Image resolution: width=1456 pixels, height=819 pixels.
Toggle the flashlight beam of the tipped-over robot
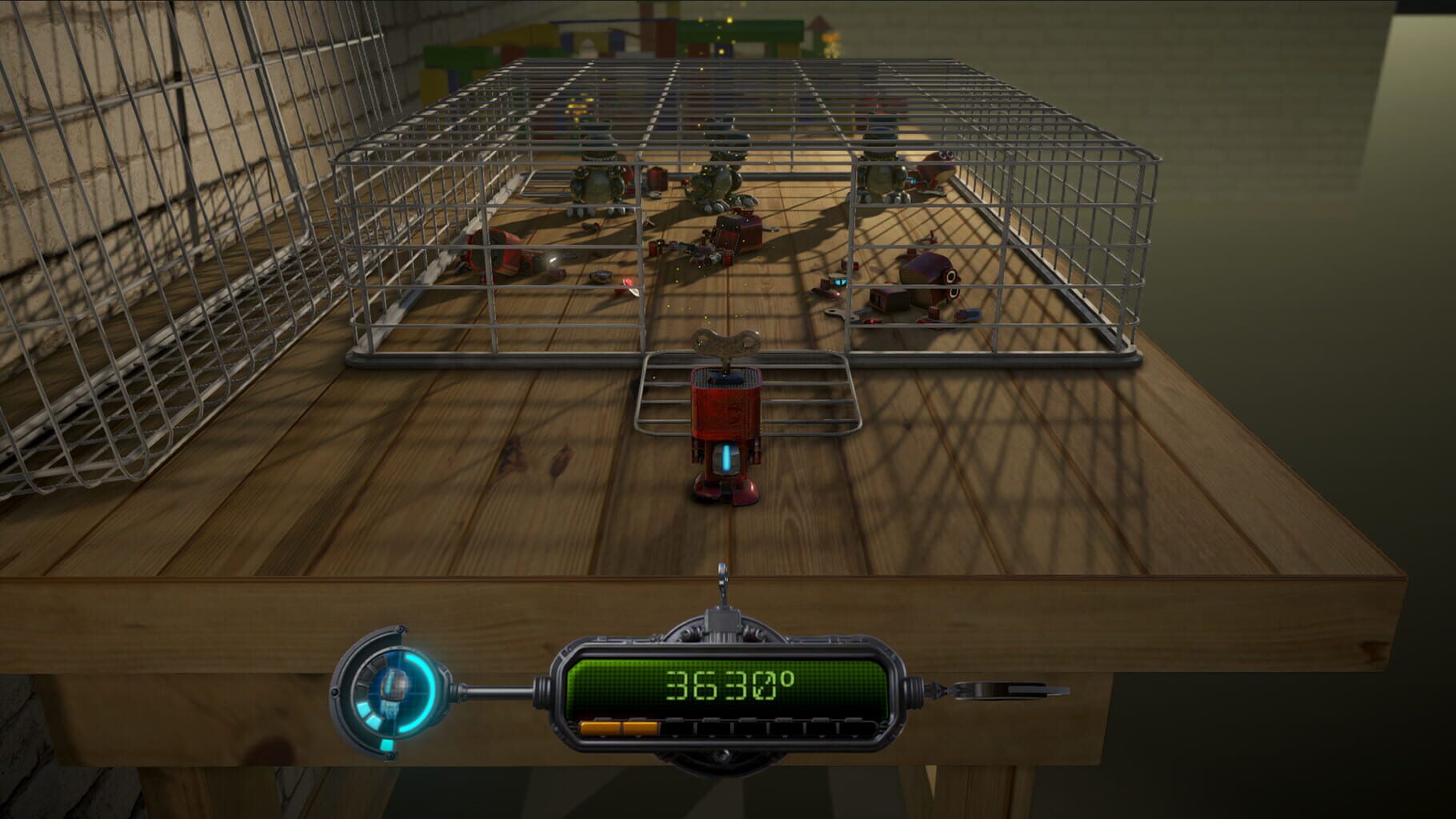(x=553, y=260)
